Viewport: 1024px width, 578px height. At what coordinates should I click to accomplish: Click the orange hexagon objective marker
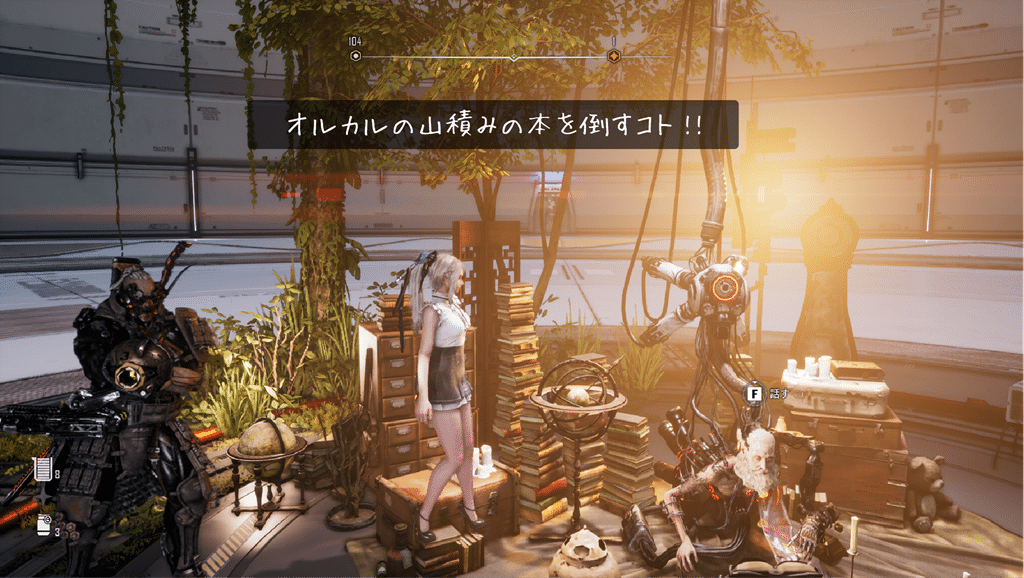pyautogui.click(x=614, y=57)
